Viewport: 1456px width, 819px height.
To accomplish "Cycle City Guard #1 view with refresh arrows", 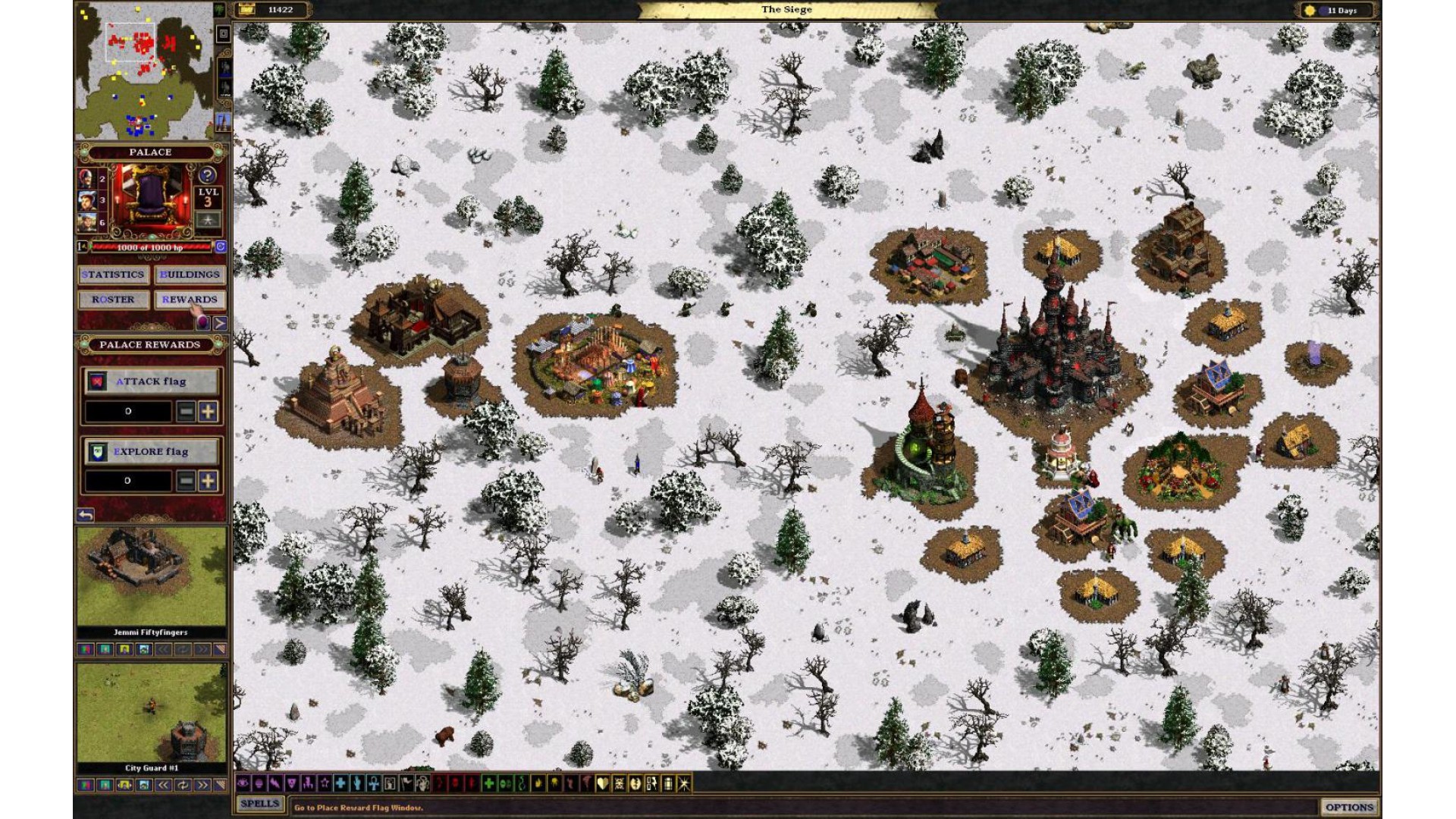I will pyautogui.click(x=183, y=786).
